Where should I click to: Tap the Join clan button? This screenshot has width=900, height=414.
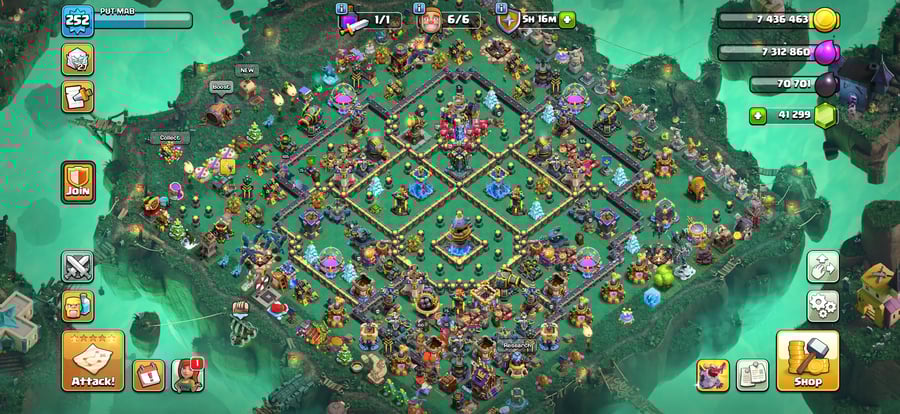[78, 182]
